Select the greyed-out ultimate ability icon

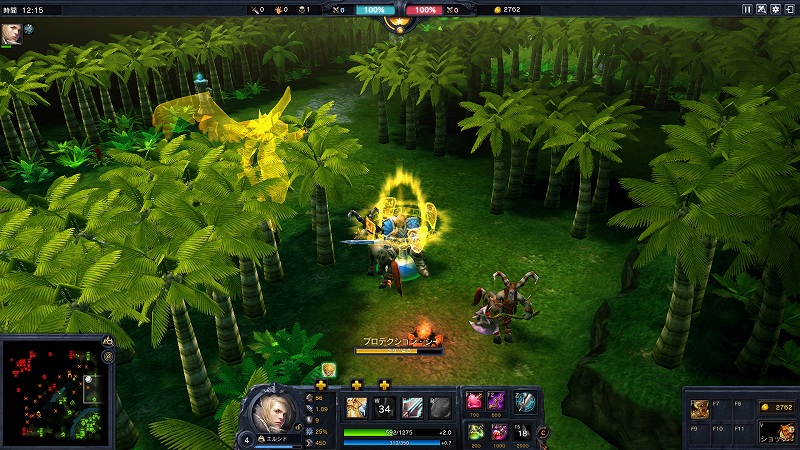coord(440,407)
